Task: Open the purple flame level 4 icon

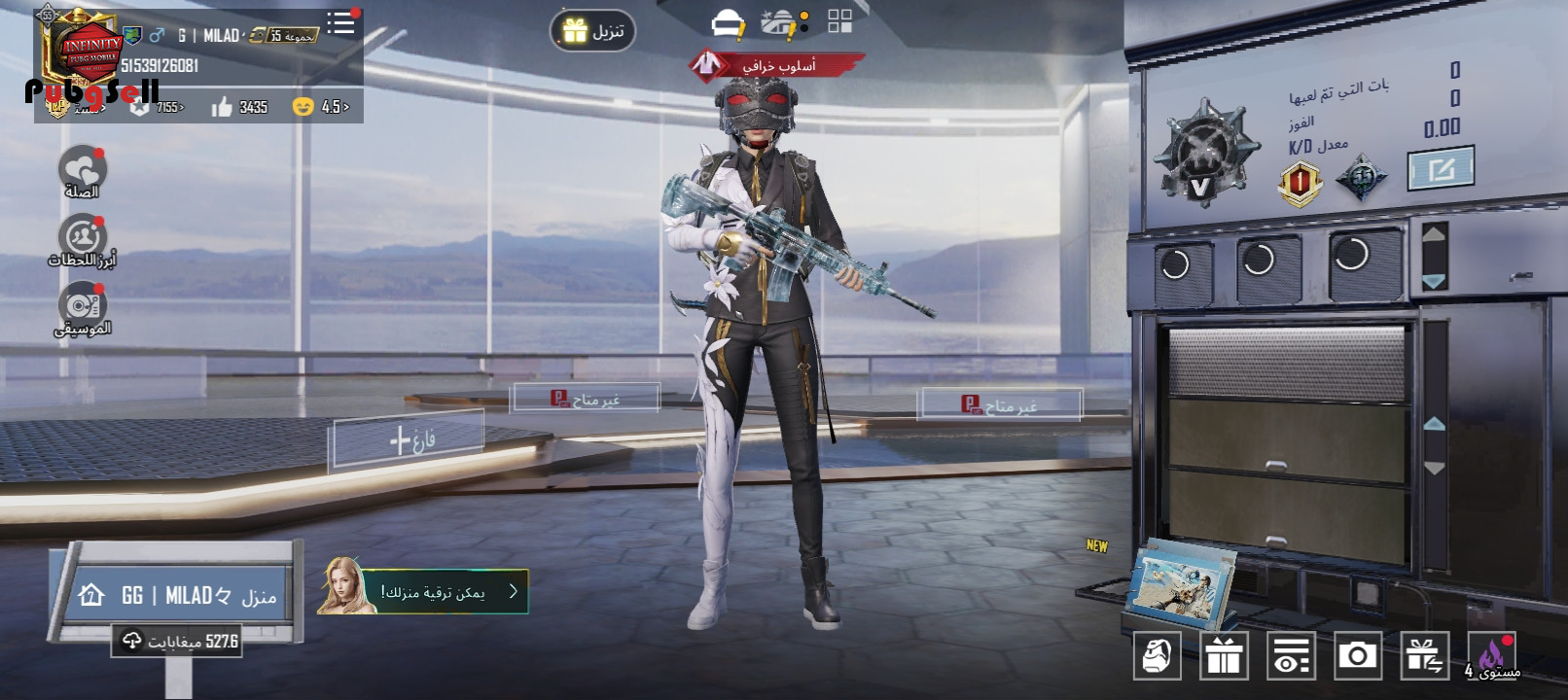Action: (x=1491, y=656)
